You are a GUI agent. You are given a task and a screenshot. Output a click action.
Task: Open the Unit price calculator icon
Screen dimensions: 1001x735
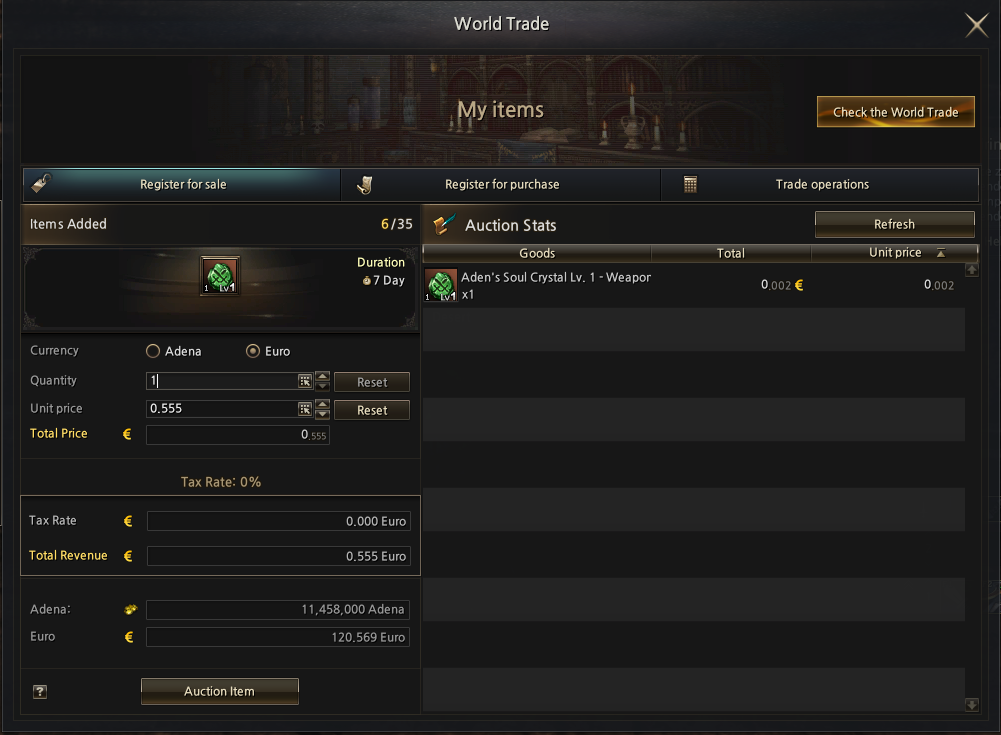click(304, 409)
